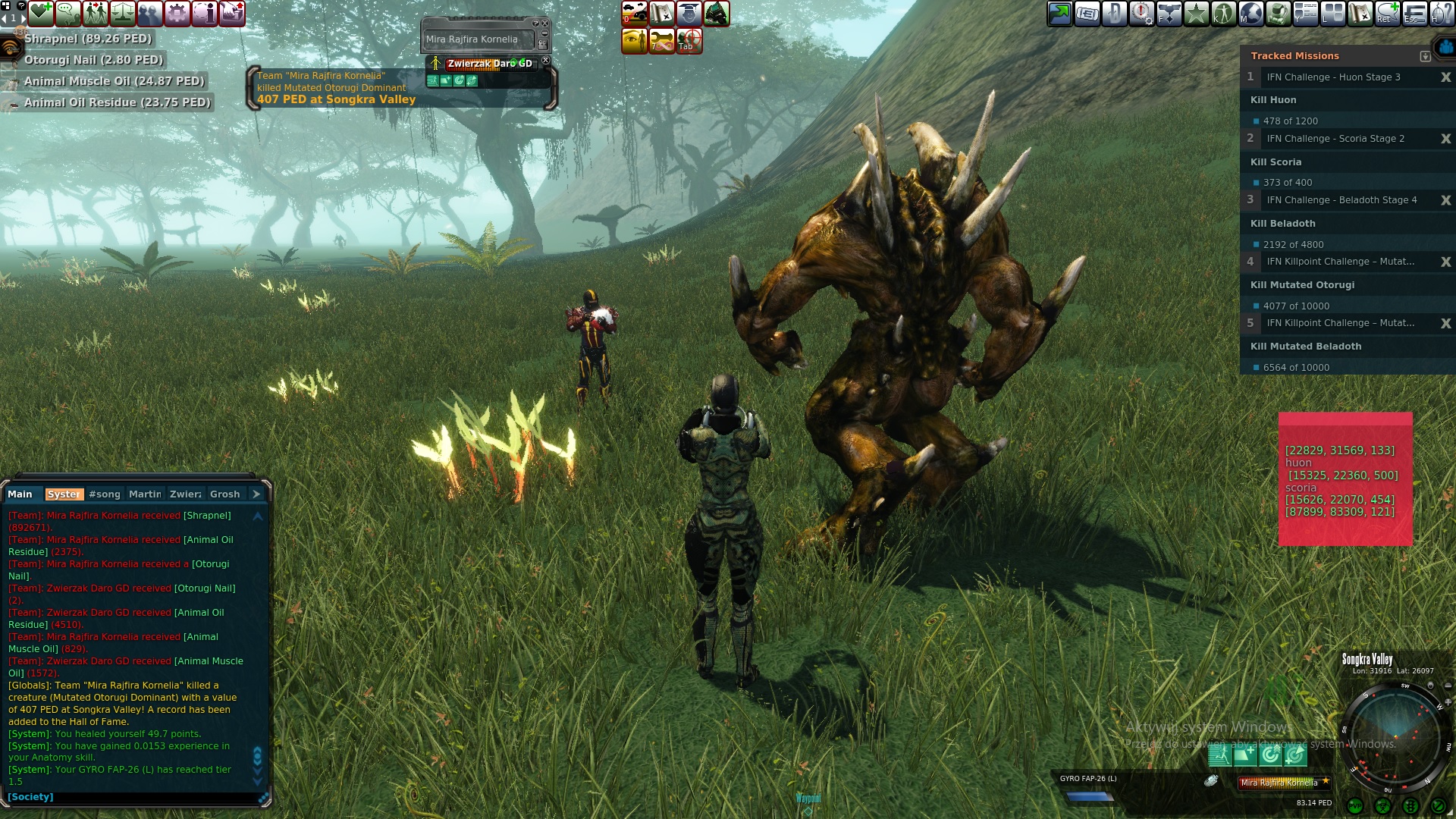This screenshot has height=819, width=1456.
Task: Remove the Scoria Stage 2 tracked mission
Action: pyautogui.click(x=1445, y=139)
